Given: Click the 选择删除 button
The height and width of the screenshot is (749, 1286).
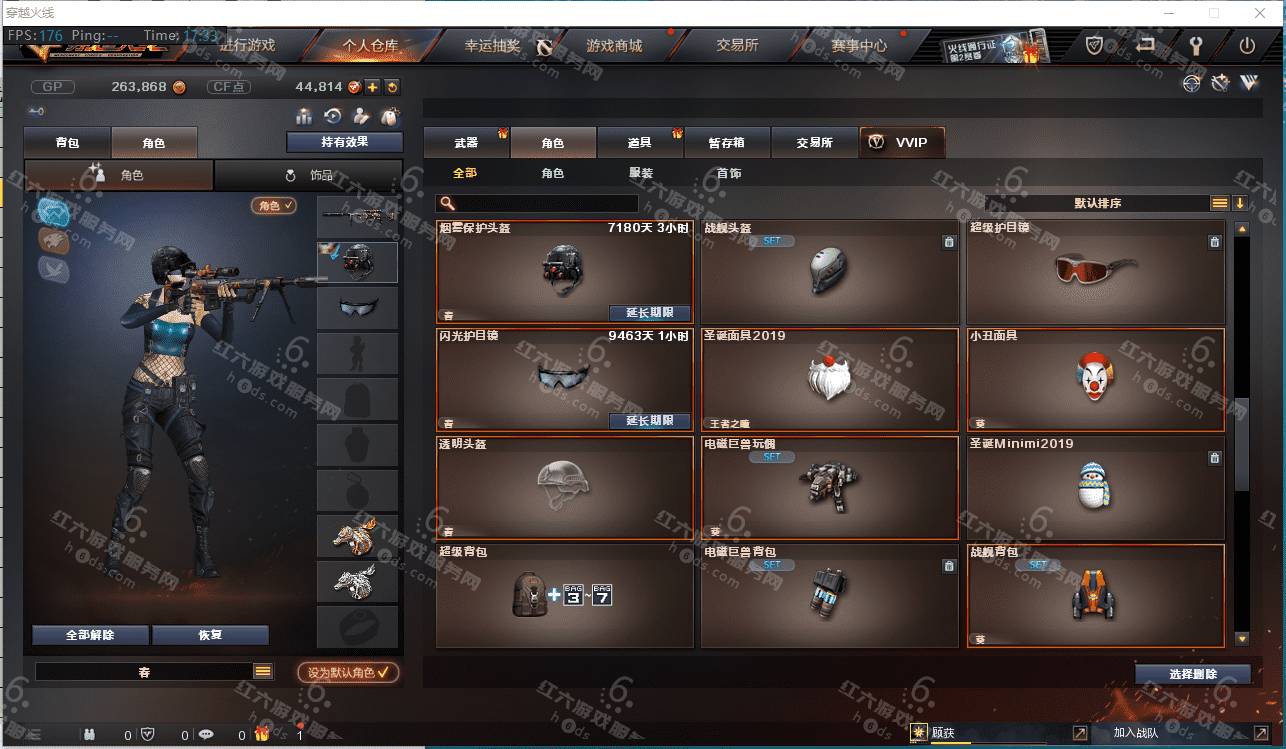Looking at the screenshot, I should coord(1192,674).
